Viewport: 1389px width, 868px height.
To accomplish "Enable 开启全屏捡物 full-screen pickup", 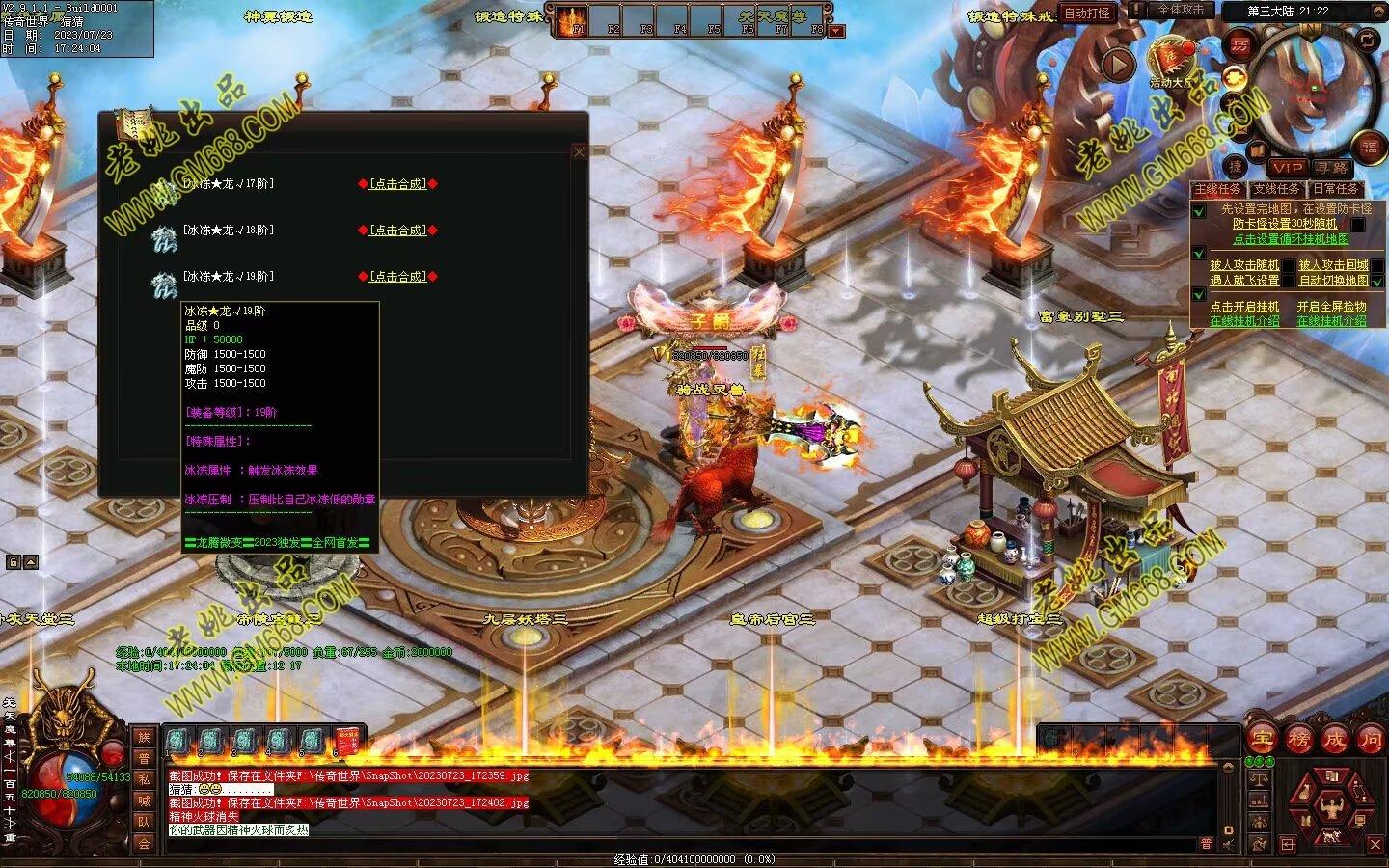I will [1331, 307].
